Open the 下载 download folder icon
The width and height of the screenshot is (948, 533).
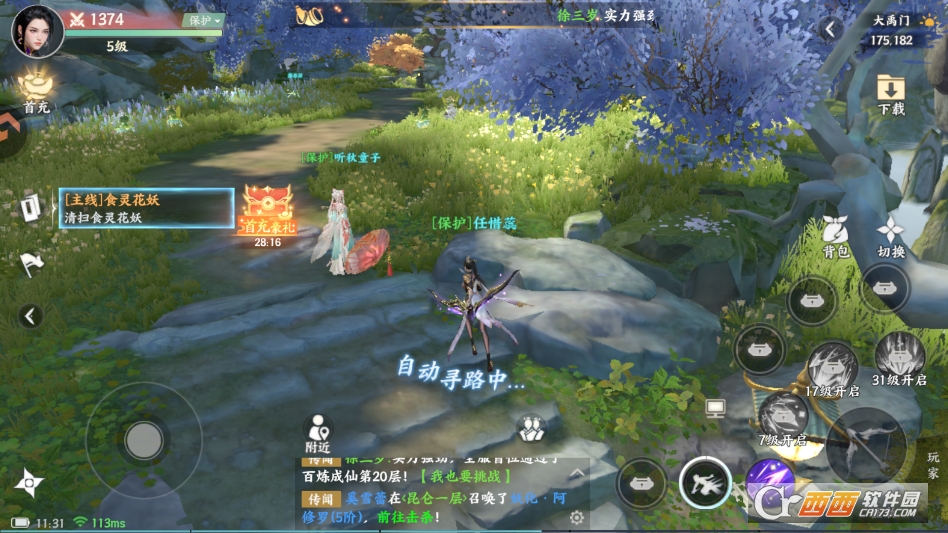[890, 92]
